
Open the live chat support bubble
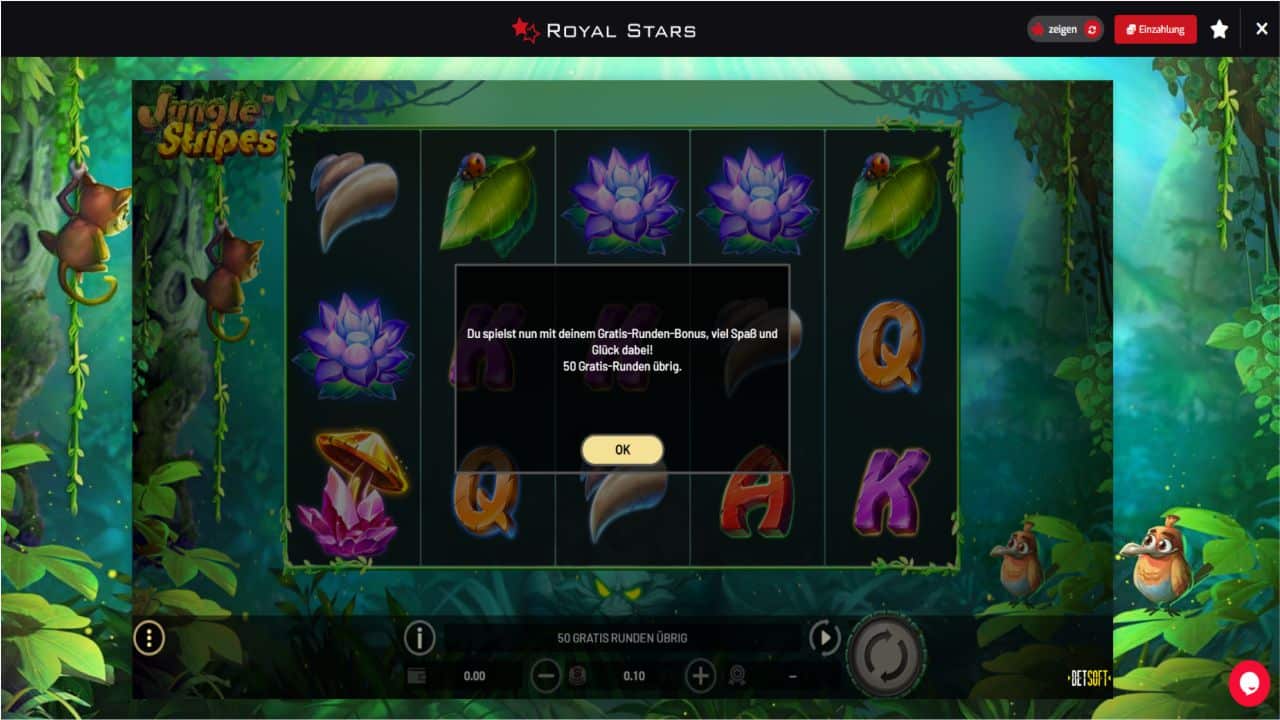tap(1249, 683)
